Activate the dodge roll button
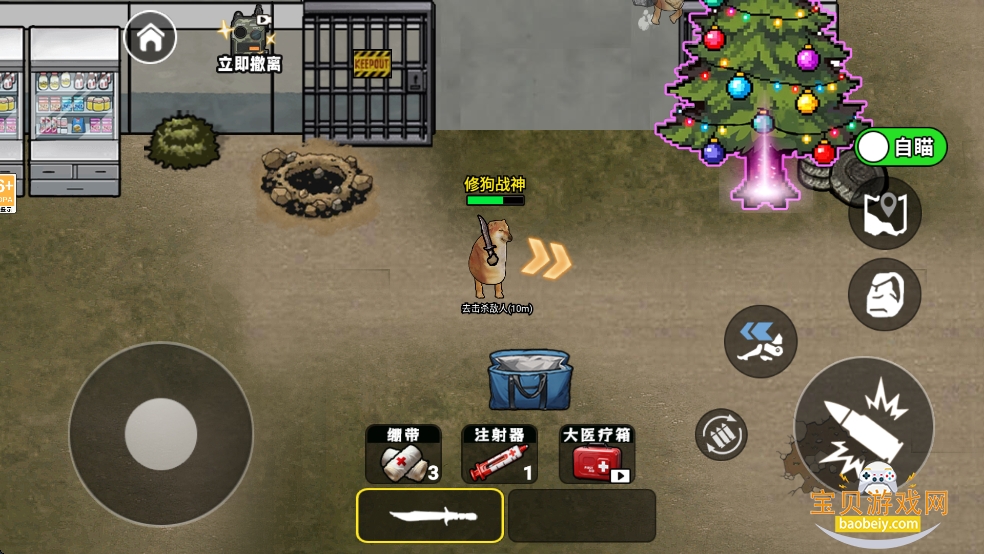The width and height of the screenshot is (984, 554). coord(760,341)
